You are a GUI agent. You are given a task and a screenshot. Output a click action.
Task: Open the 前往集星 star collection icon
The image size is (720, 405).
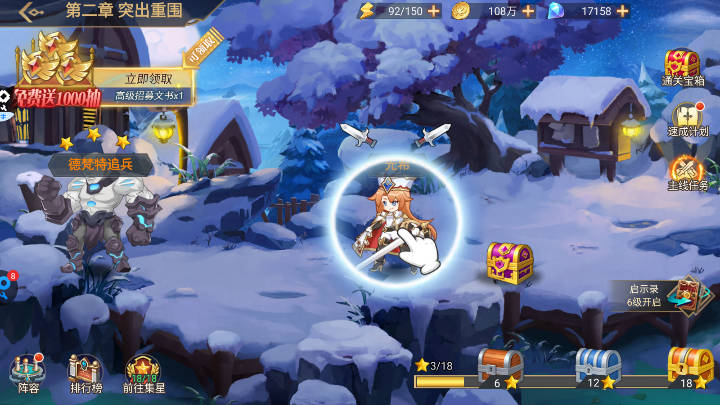click(x=143, y=373)
